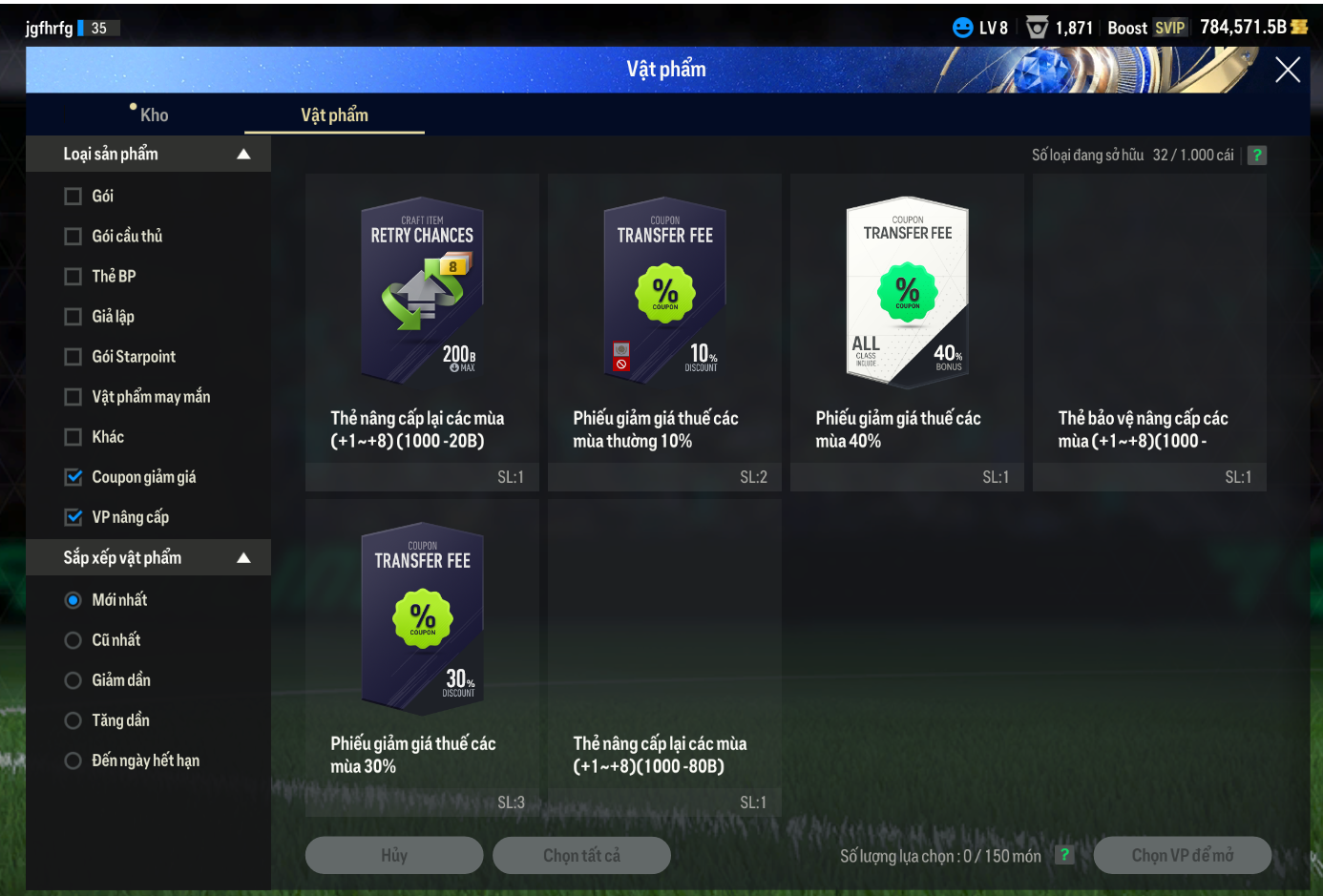This screenshot has width=1323, height=896.
Task: Tick the Gói checkbox
Action: [x=73, y=197]
